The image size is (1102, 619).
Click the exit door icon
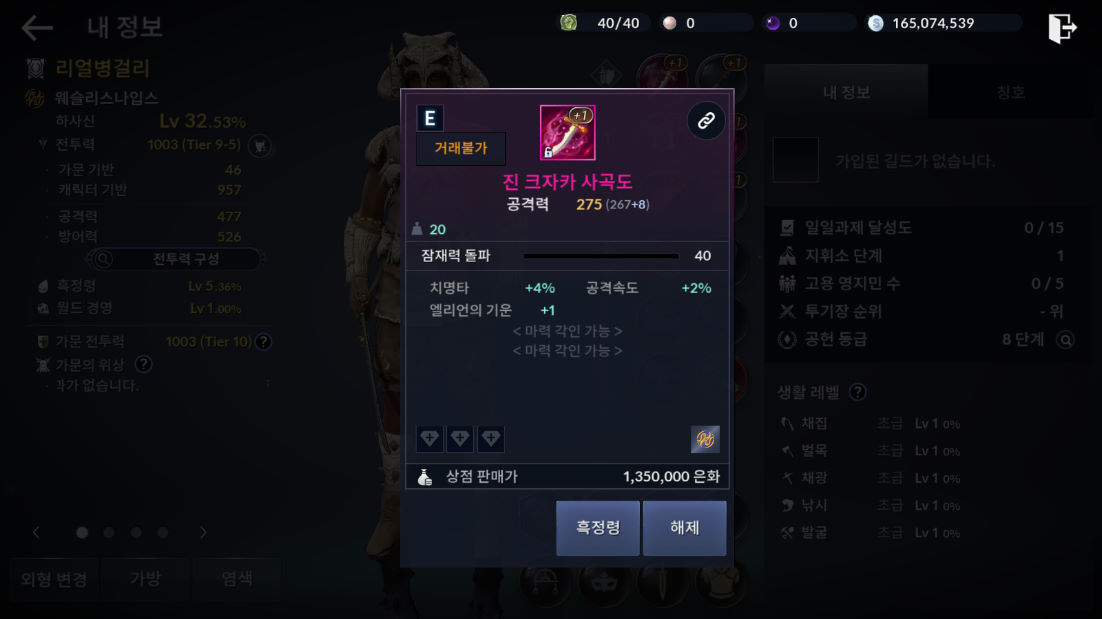1061,28
